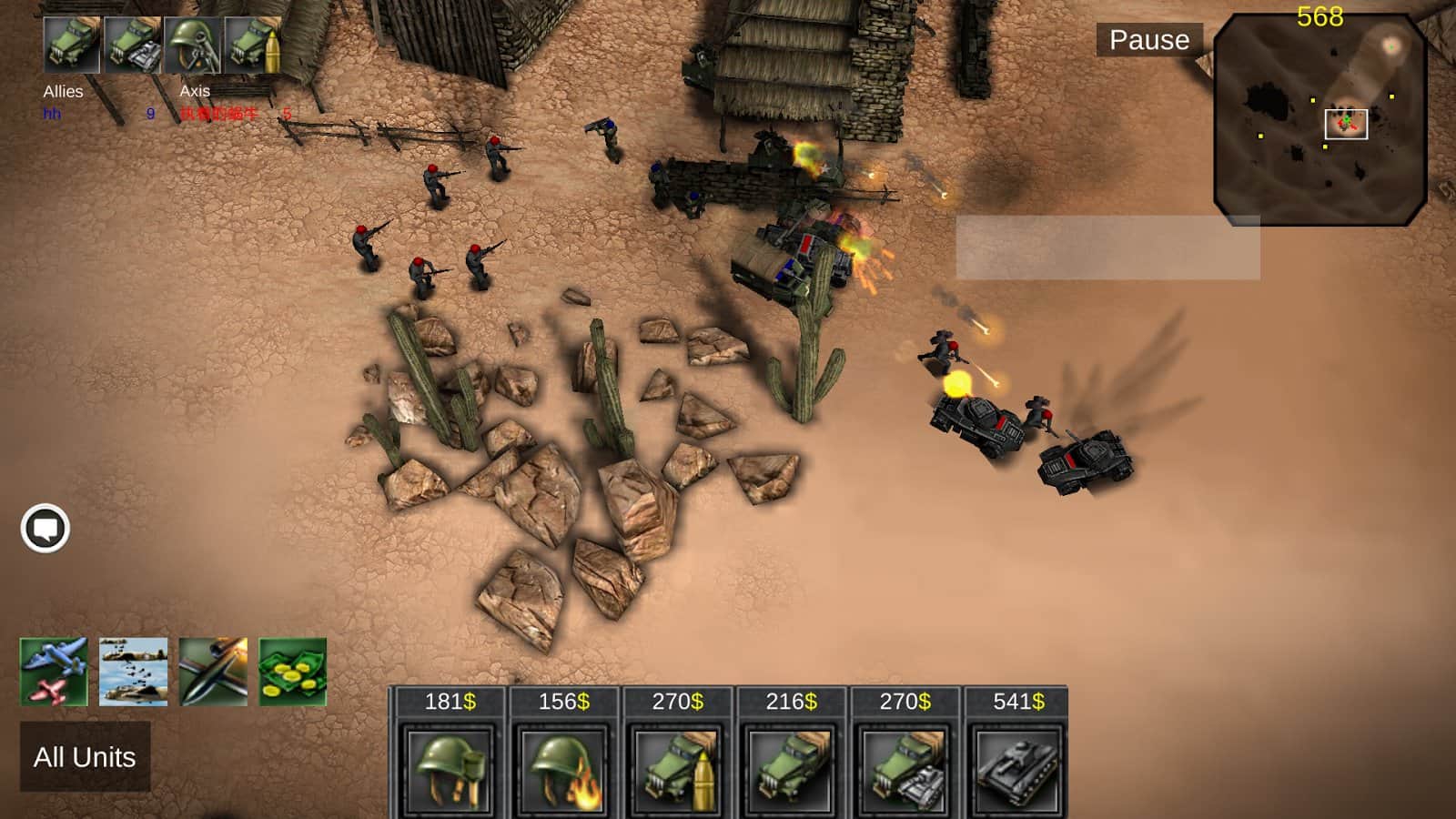1456x819 pixels.
Task: Pause the game
Action: (x=1148, y=40)
